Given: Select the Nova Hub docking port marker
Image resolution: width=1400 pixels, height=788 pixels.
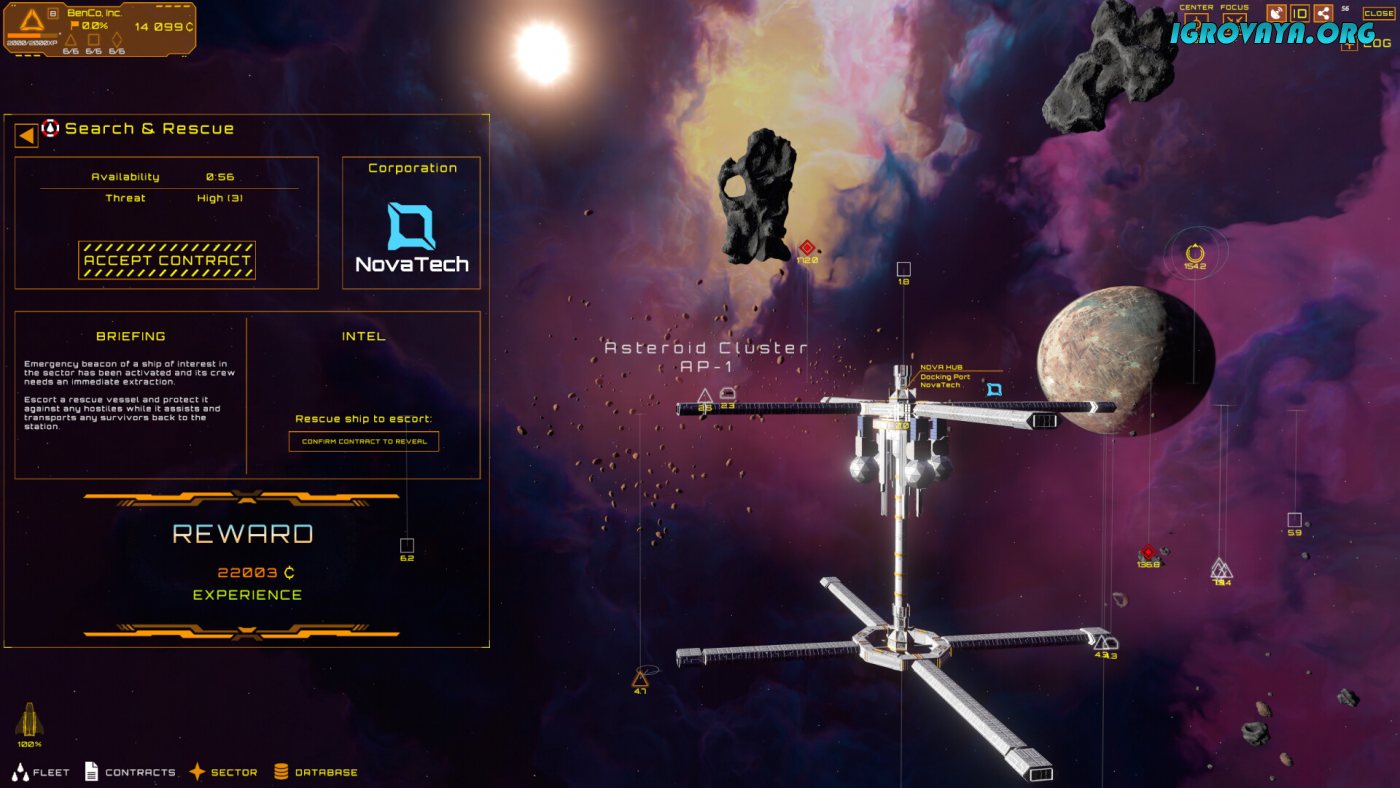Looking at the screenshot, I should [x=994, y=389].
